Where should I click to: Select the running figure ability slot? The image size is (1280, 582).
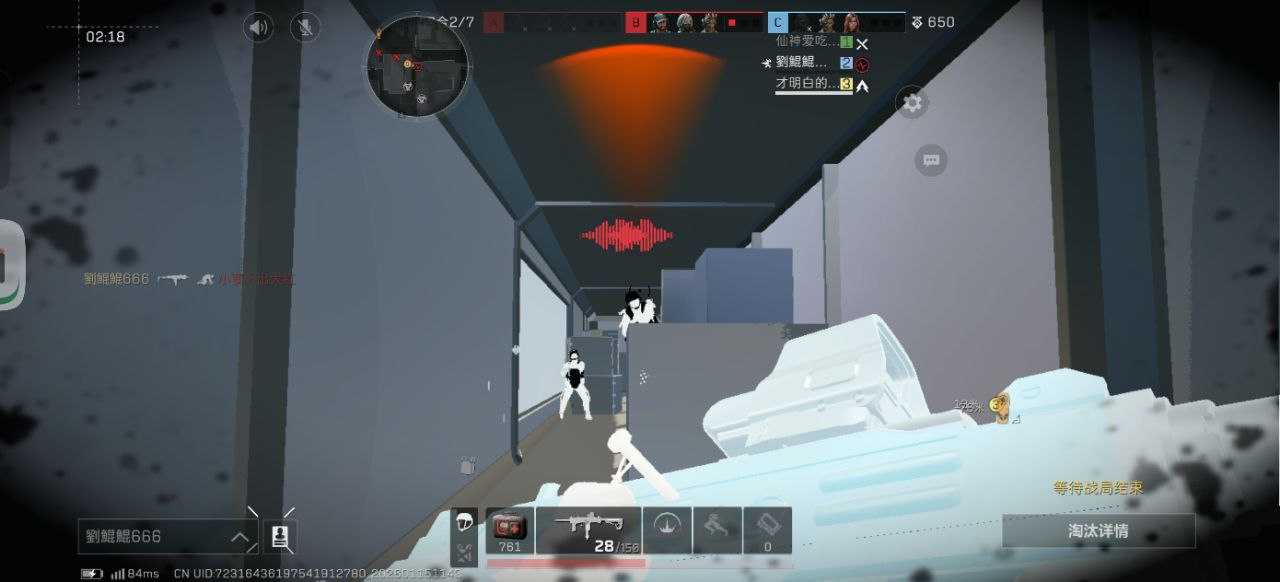click(x=717, y=530)
